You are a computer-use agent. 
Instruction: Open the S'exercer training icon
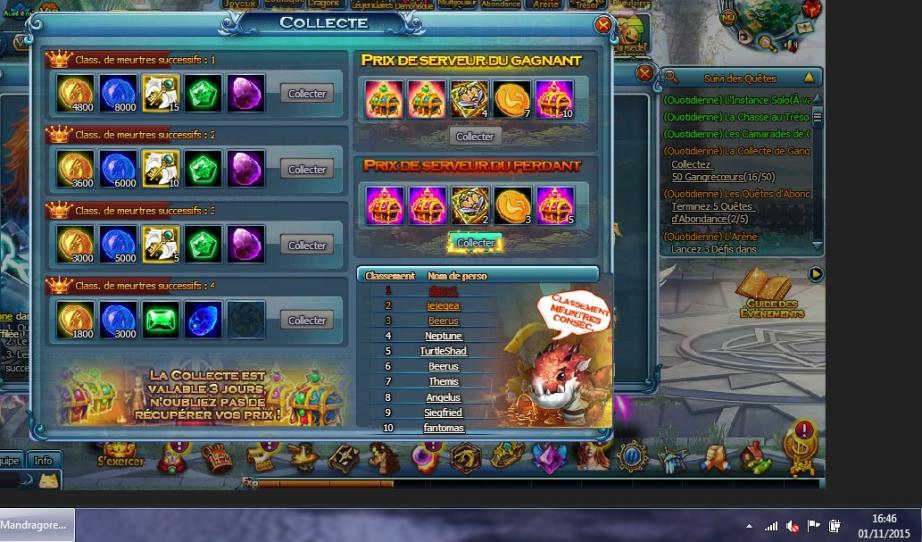click(x=121, y=455)
